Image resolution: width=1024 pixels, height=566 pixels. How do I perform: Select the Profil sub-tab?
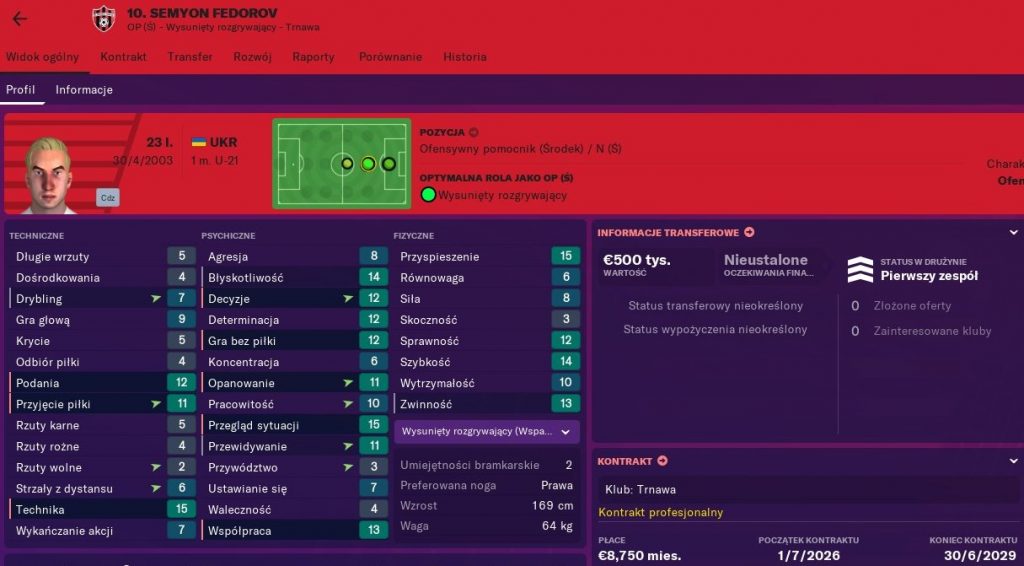click(21, 90)
